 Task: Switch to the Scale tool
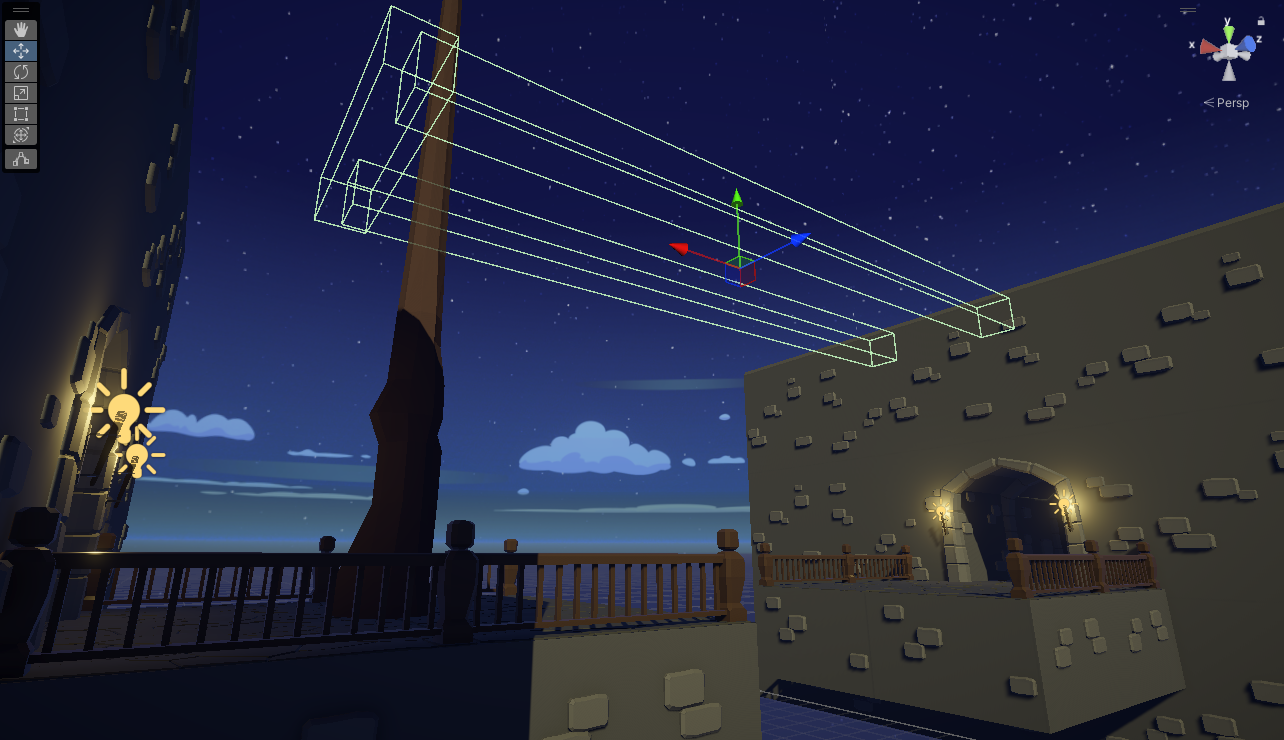pos(22,92)
